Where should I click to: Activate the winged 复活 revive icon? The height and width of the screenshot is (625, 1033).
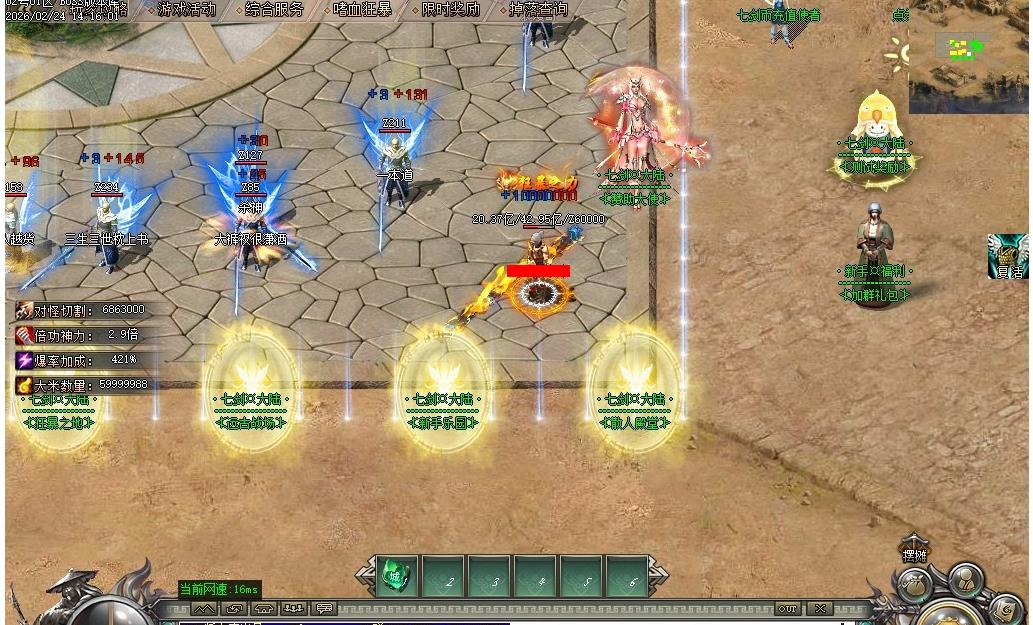pyautogui.click(x=1007, y=256)
